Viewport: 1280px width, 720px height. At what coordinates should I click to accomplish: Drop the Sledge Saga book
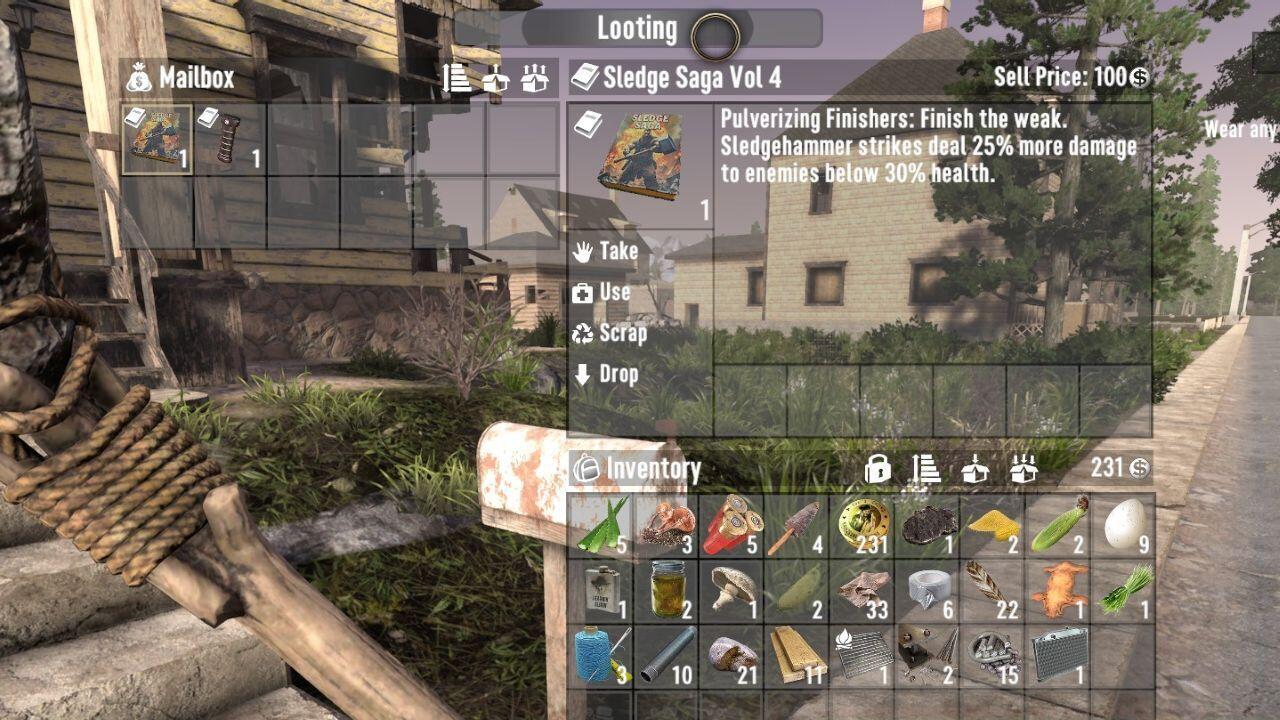coord(618,375)
